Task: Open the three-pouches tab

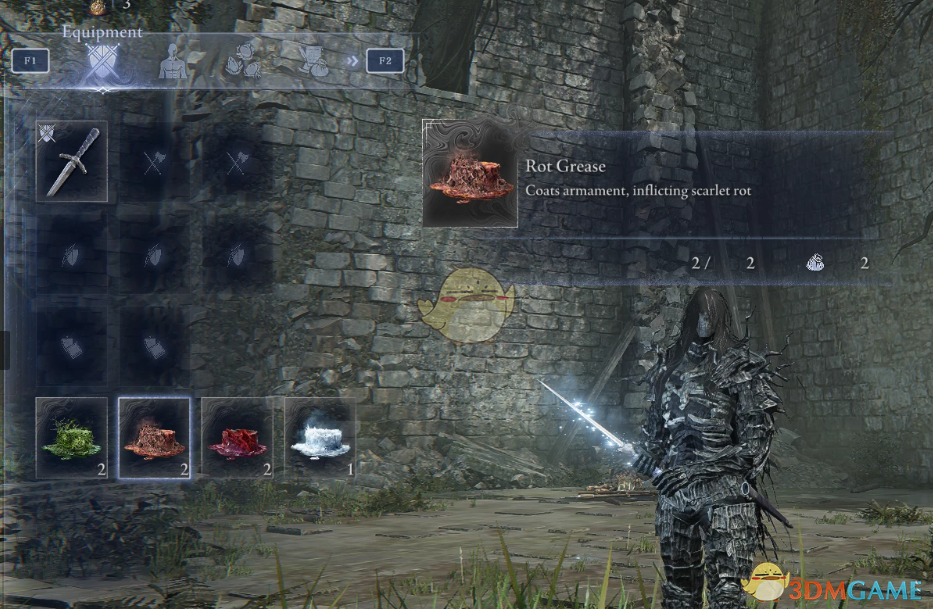Action: click(x=245, y=62)
